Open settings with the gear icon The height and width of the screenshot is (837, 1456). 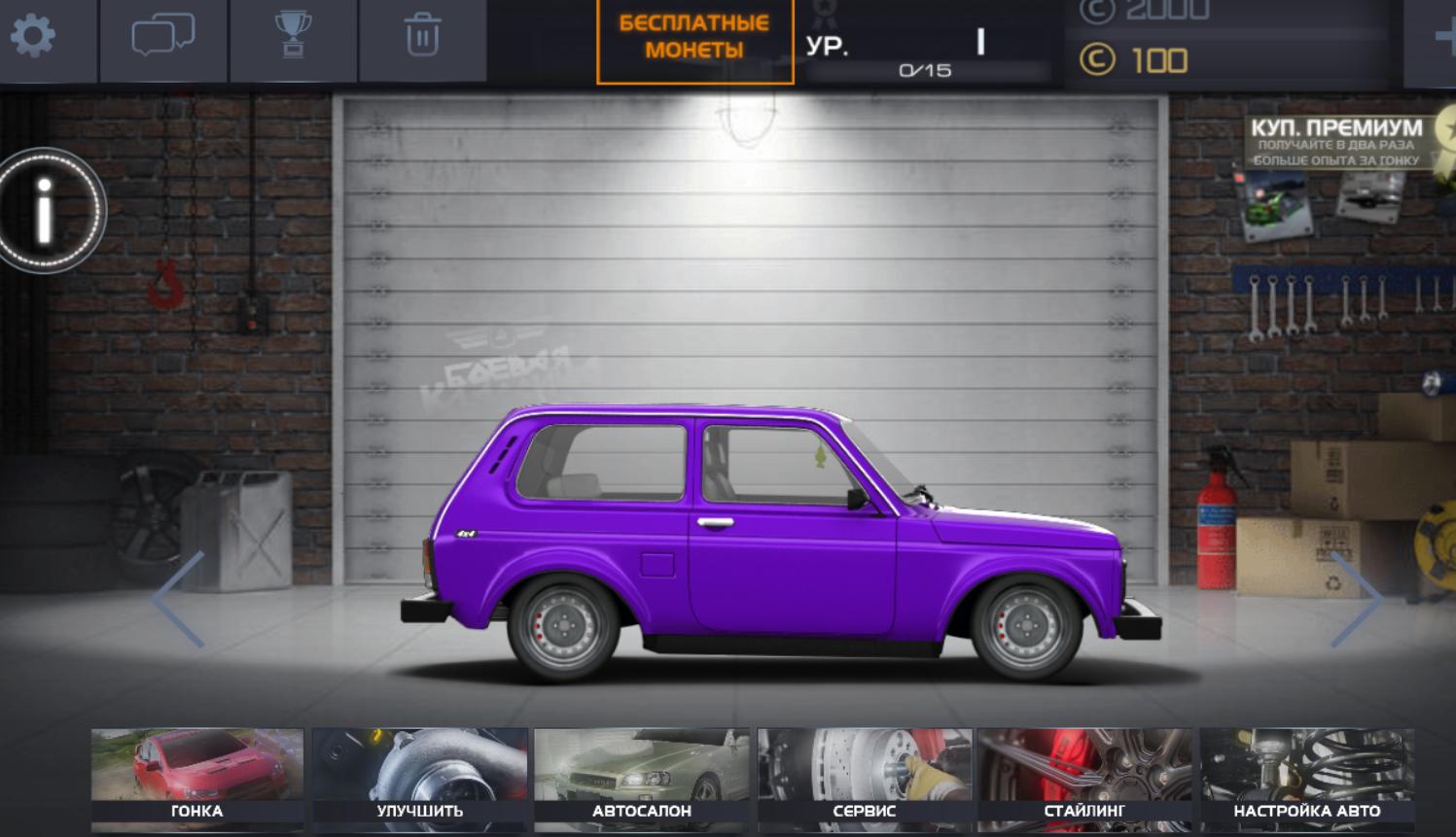tap(33, 37)
